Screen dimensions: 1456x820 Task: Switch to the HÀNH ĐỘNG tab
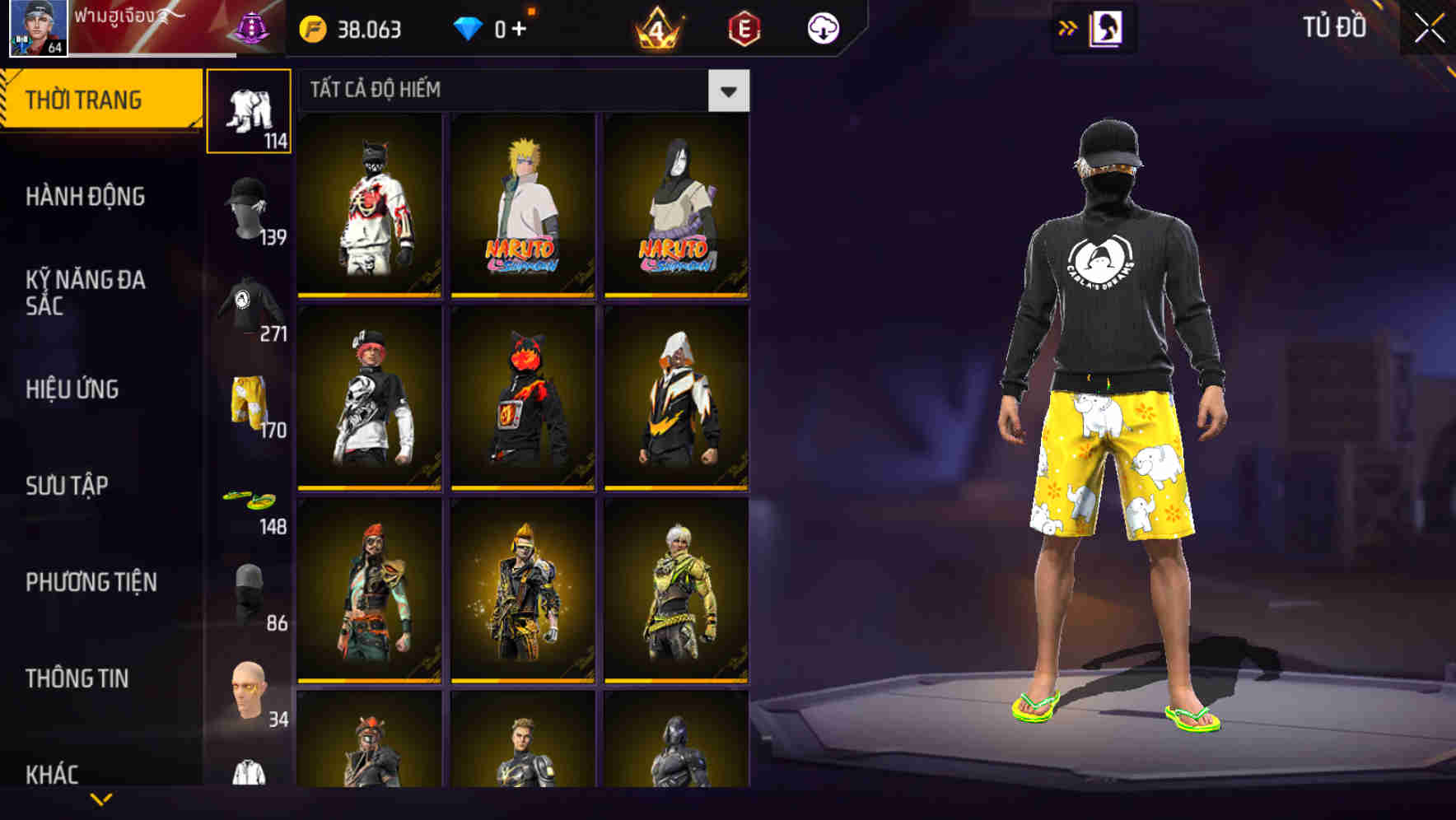[86, 197]
